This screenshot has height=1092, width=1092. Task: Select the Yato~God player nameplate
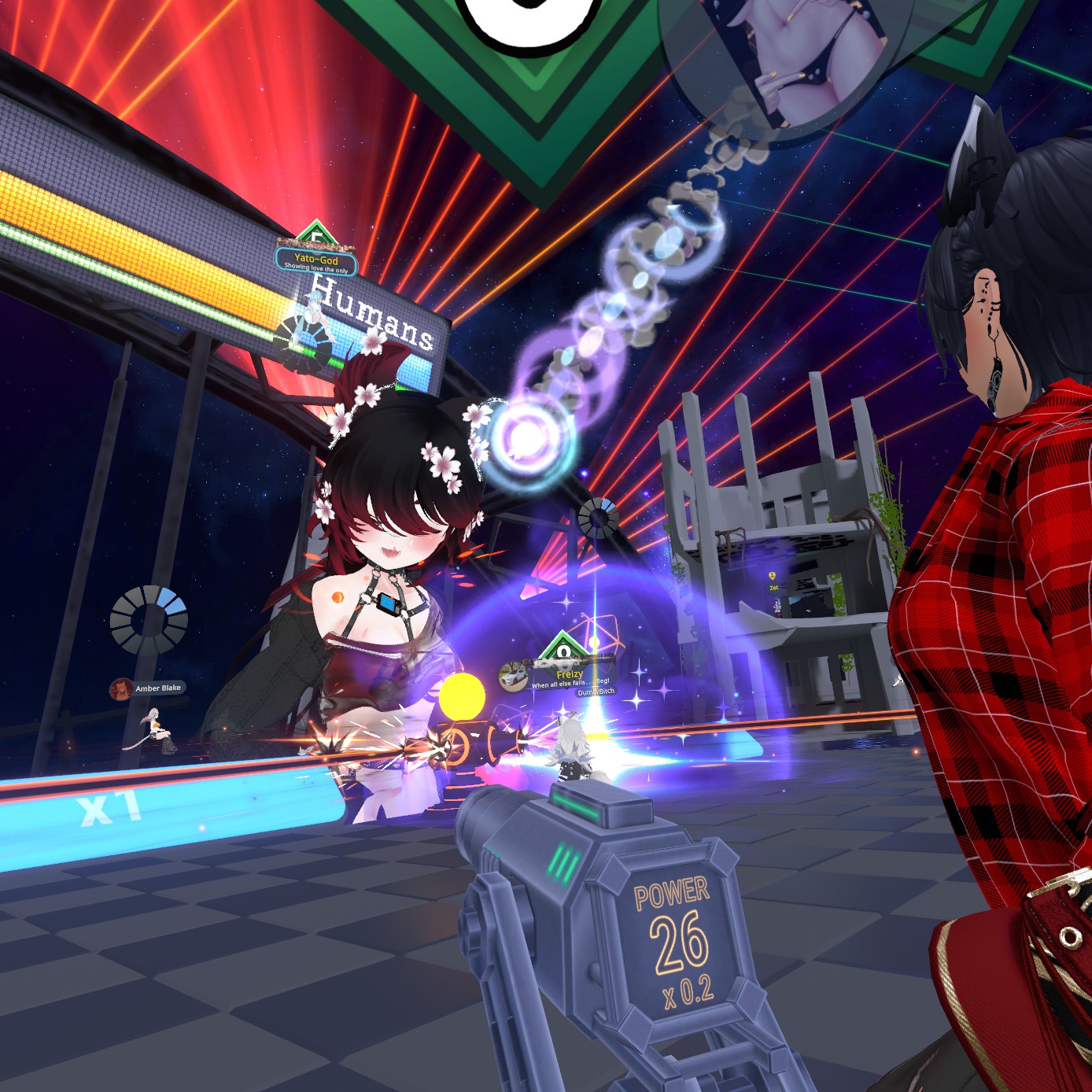point(316,260)
